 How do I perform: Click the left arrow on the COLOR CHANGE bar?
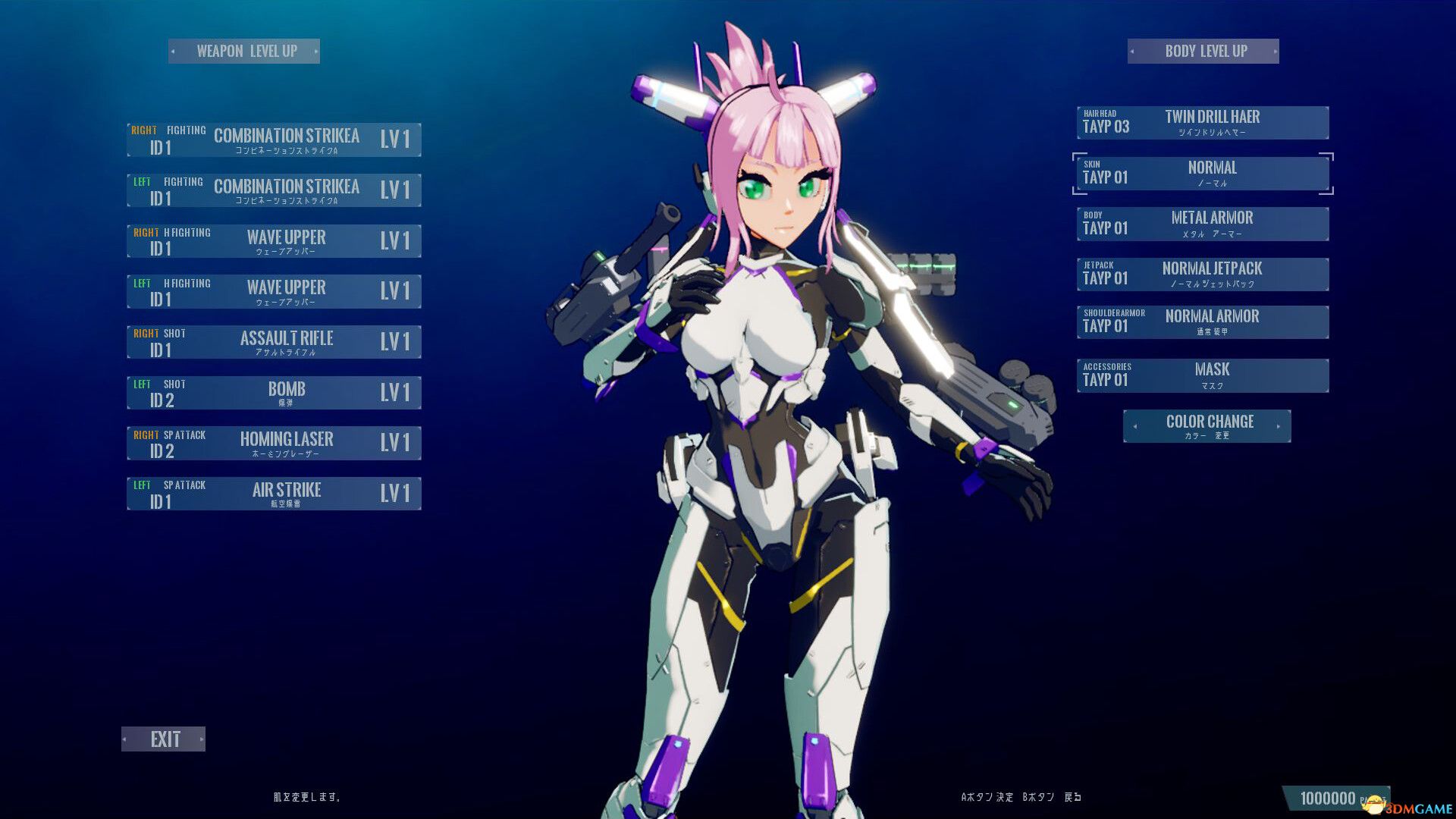(1134, 426)
